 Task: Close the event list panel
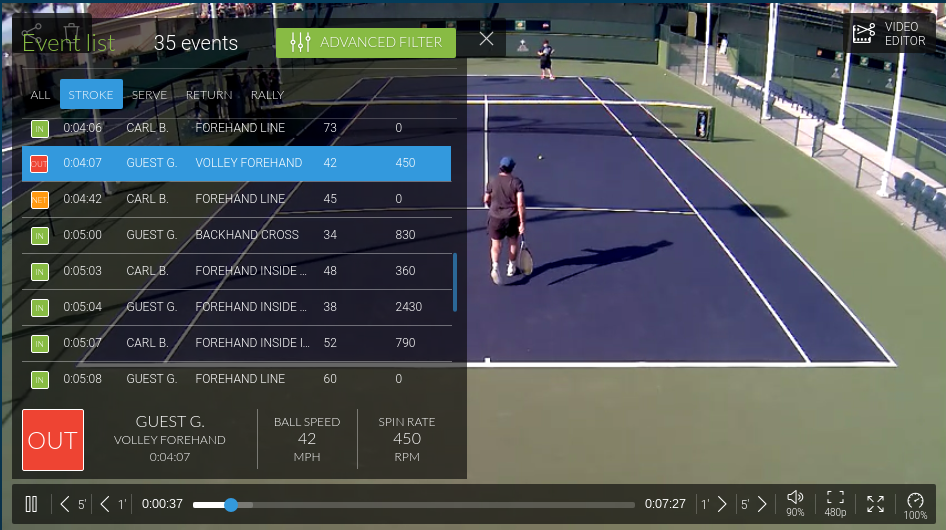pyautogui.click(x=486, y=39)
